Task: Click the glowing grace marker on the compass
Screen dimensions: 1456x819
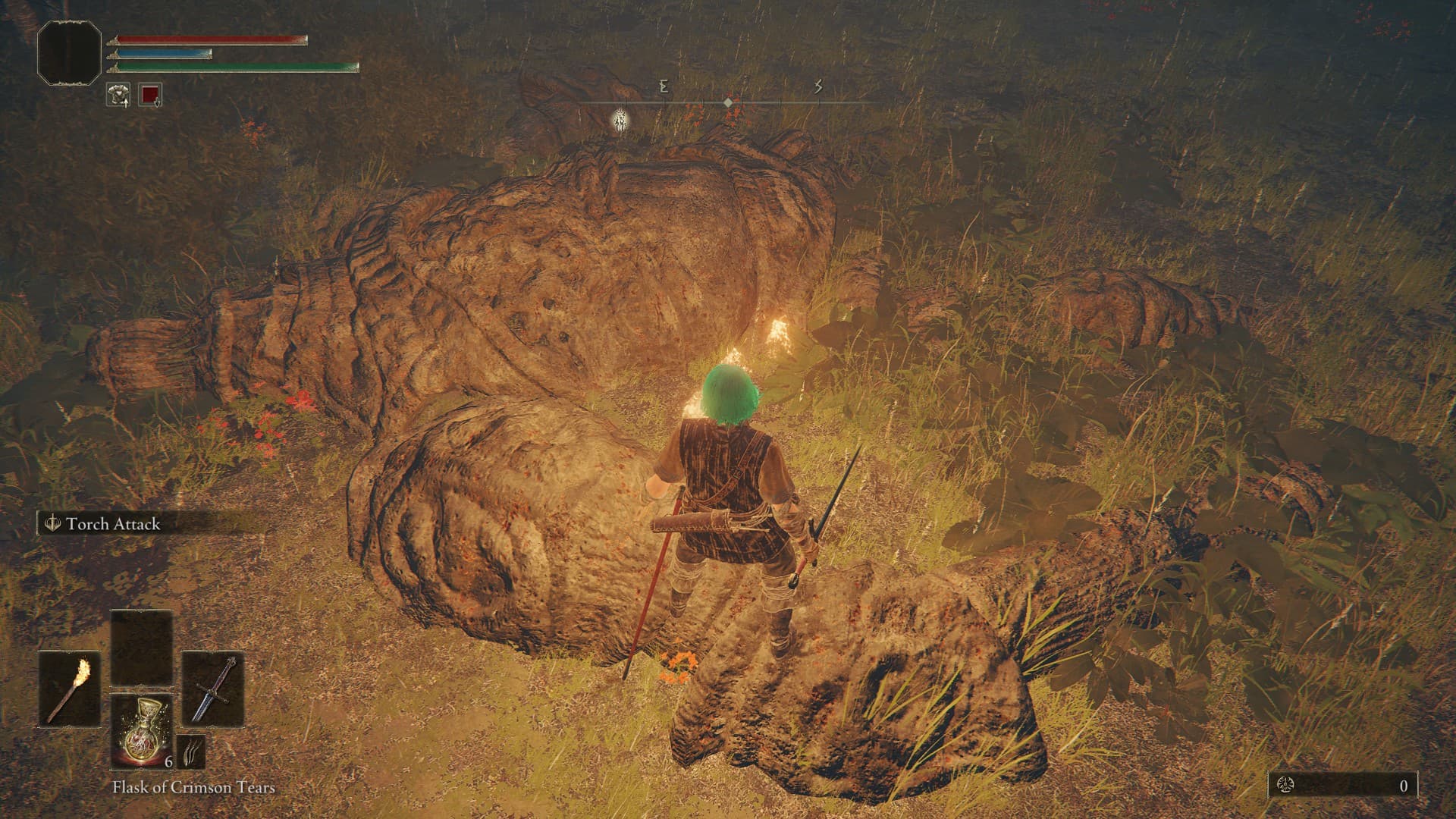Action: [621, 121]
